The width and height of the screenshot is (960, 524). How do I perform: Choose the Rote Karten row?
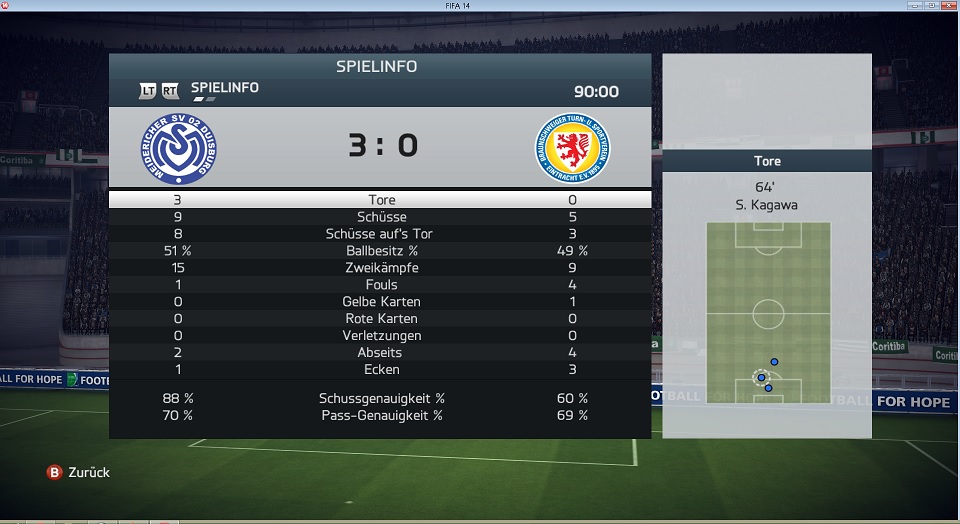[380, 319]
